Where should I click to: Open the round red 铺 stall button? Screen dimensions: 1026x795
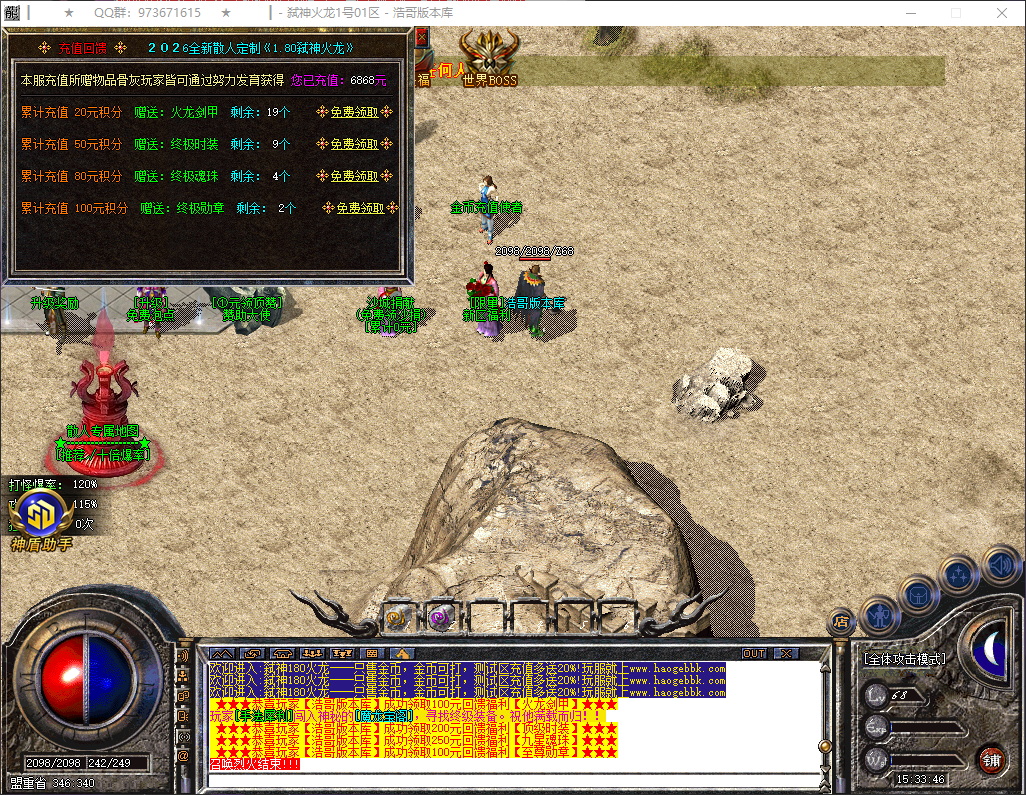[990, 758]
